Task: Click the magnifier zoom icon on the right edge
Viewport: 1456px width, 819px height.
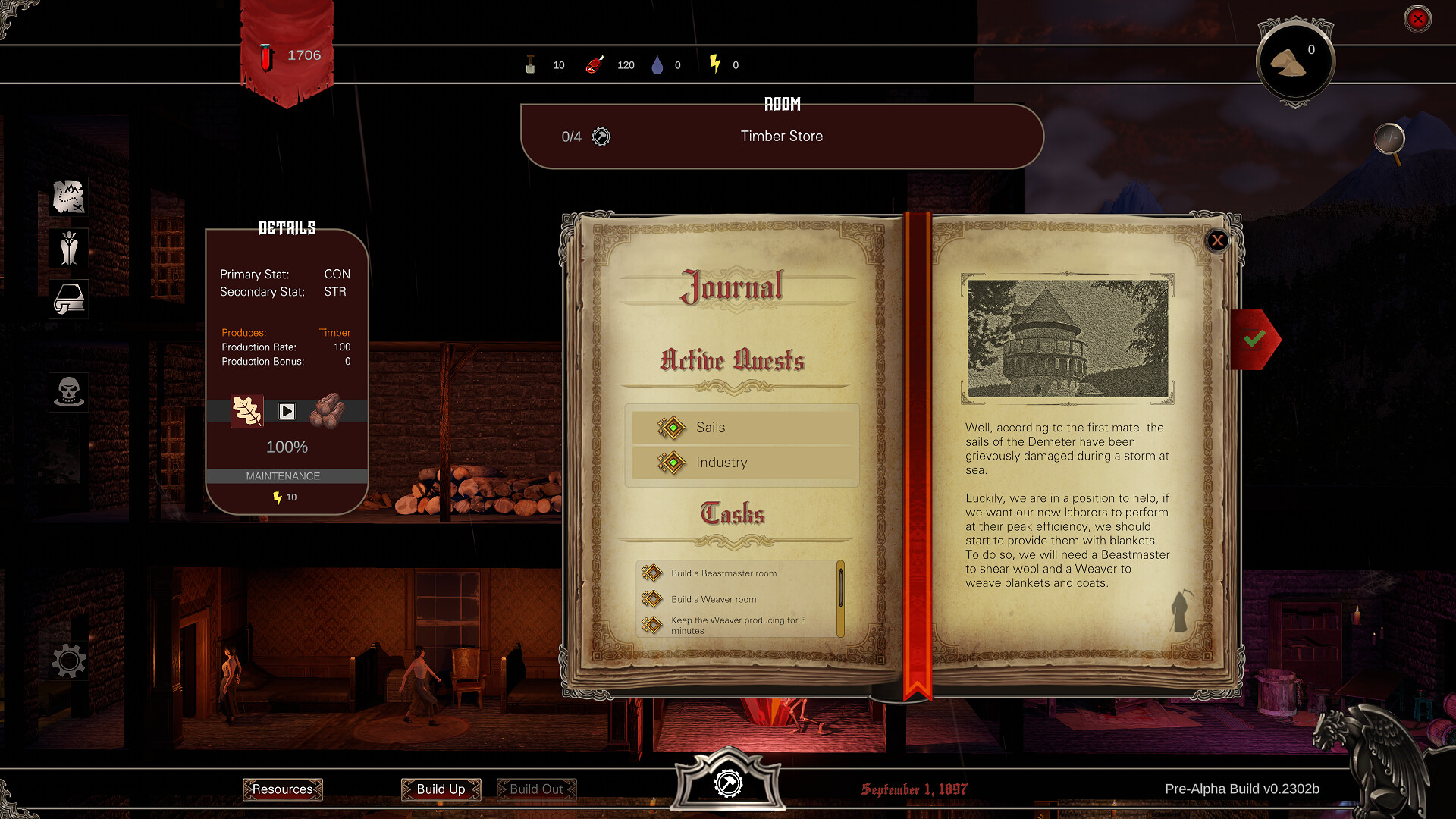Action: pos(1392,140)
